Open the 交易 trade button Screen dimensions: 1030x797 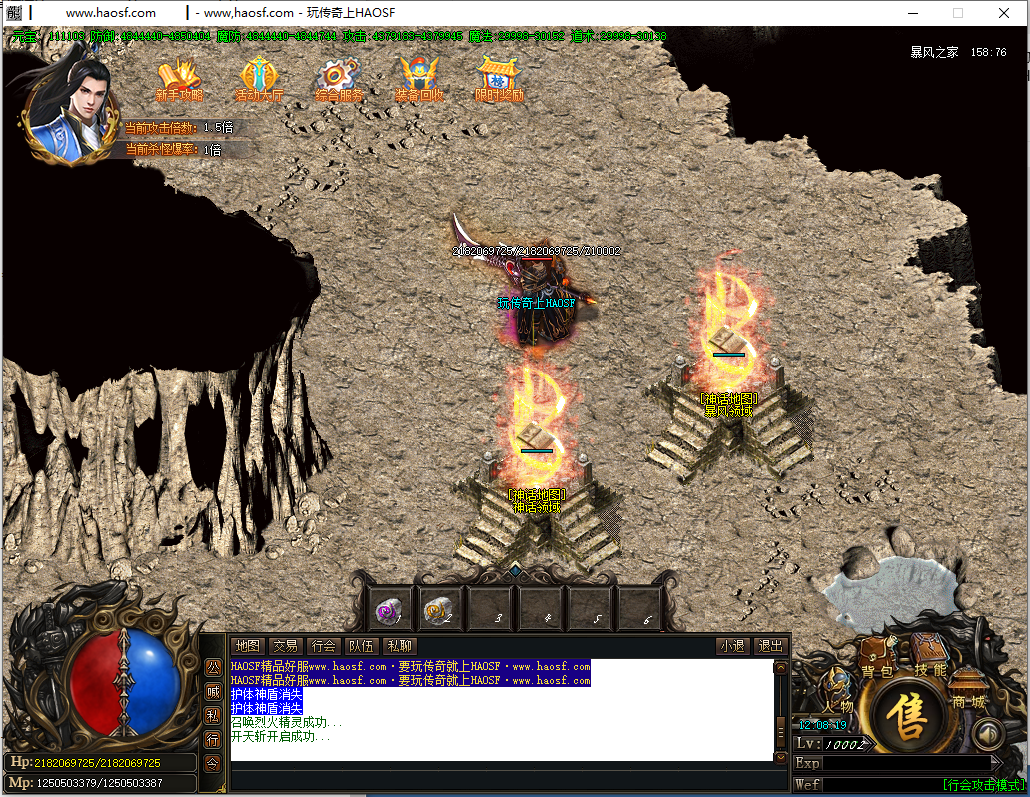[x=286, y=646]
